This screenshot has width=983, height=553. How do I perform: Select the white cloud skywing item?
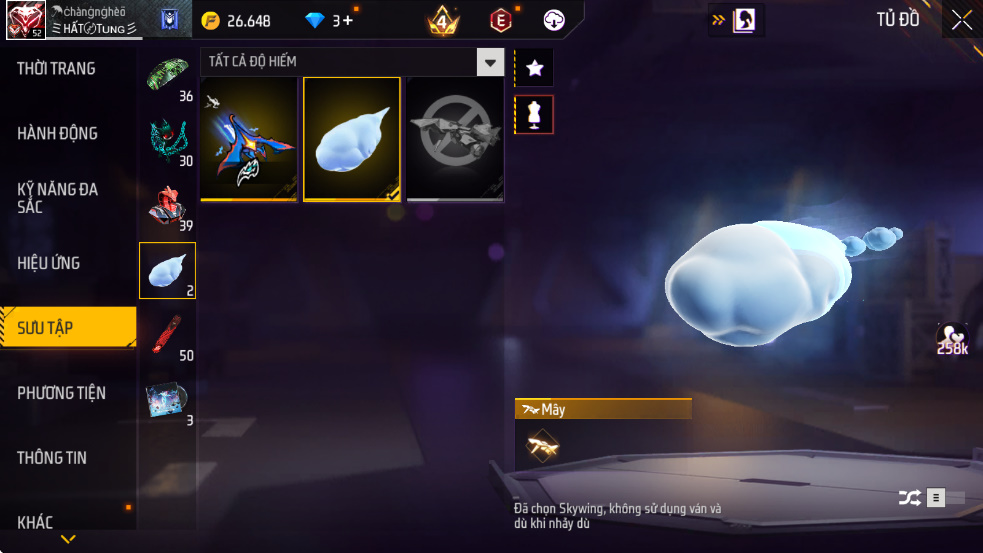pyautogui.click(x=352, y=138)
